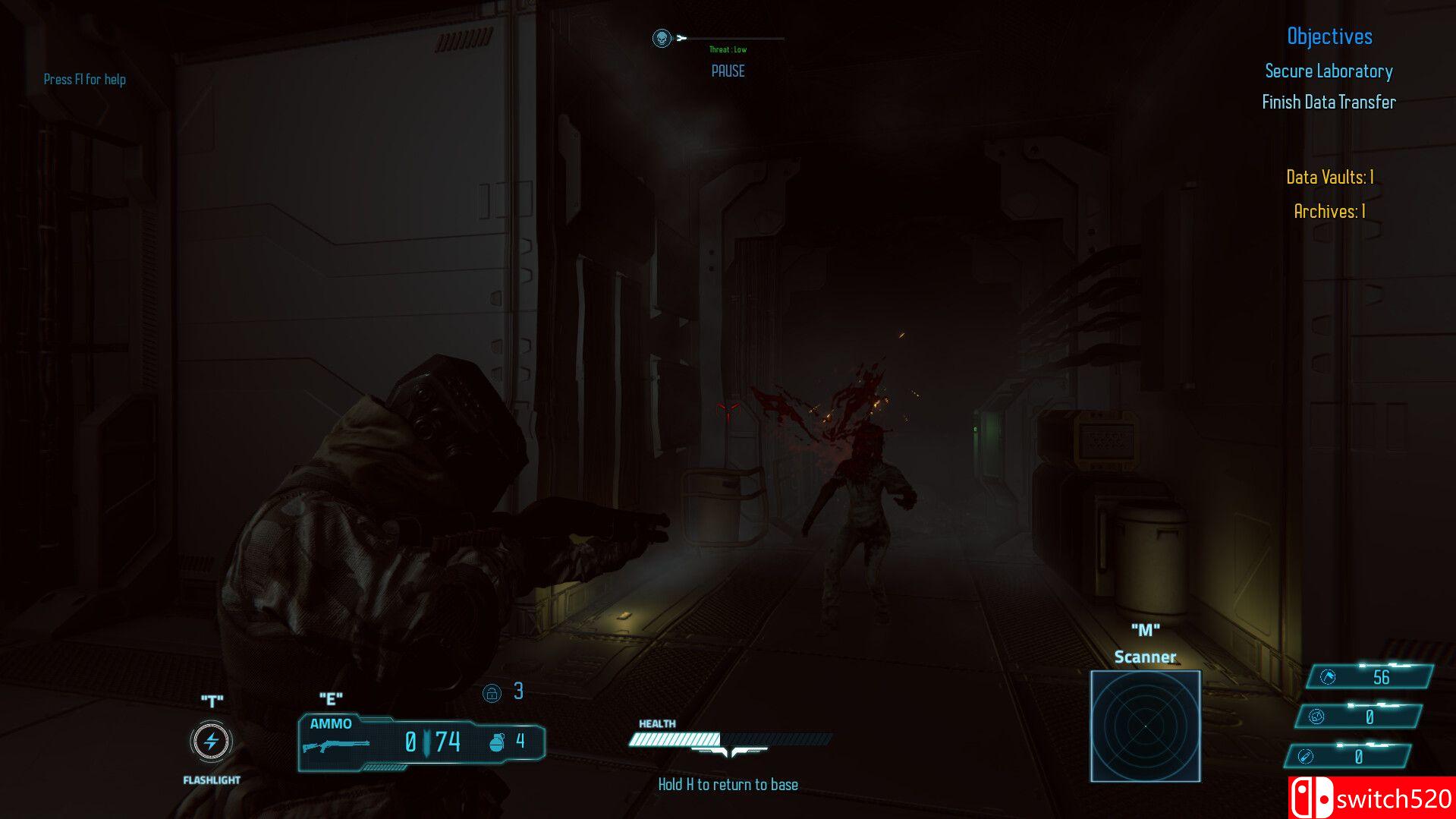This screenshot has height=819, width=1456.
Task: Toggle PAUSE at the top of the screen
Action: coord(728,71)
